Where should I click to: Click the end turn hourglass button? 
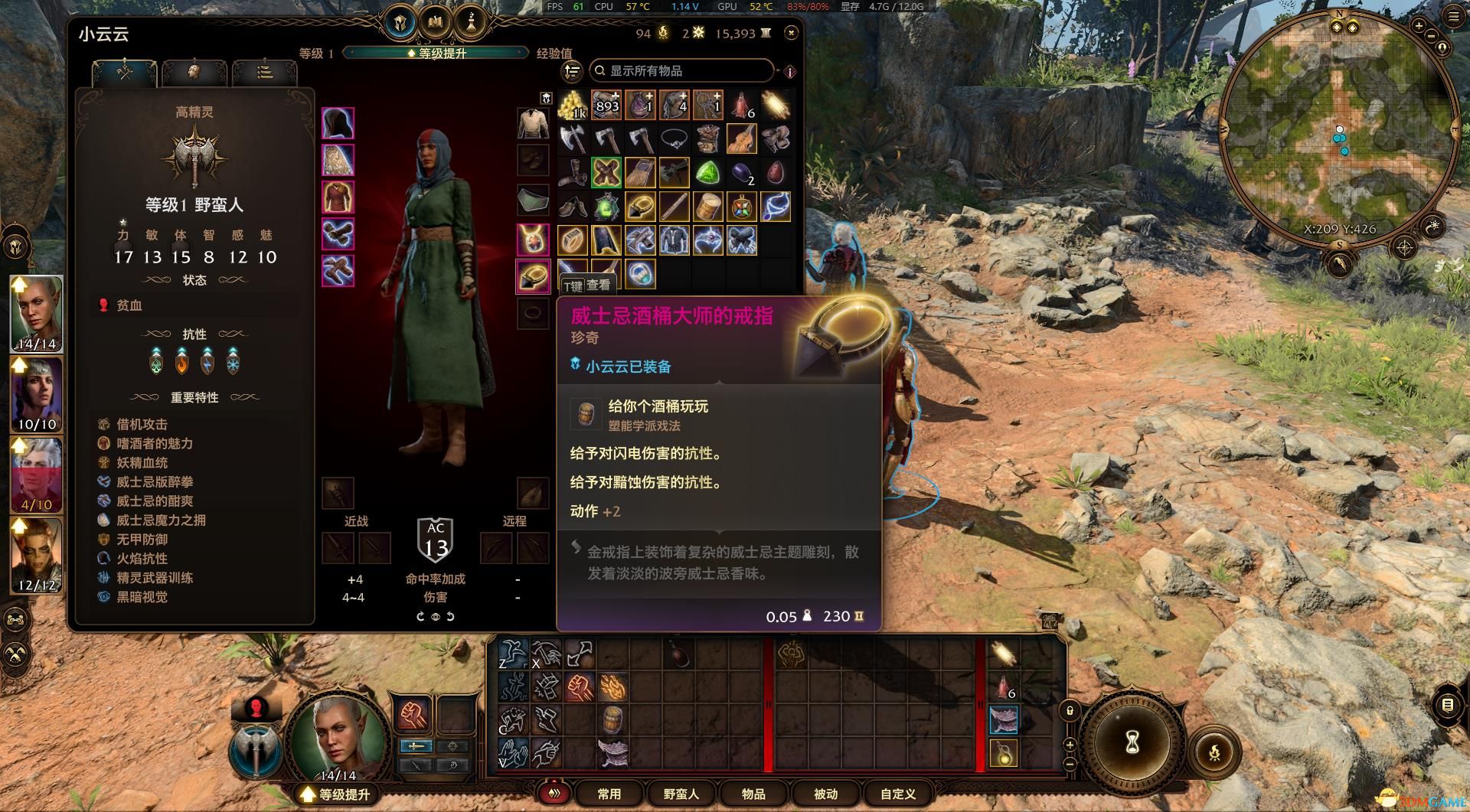1132,742
